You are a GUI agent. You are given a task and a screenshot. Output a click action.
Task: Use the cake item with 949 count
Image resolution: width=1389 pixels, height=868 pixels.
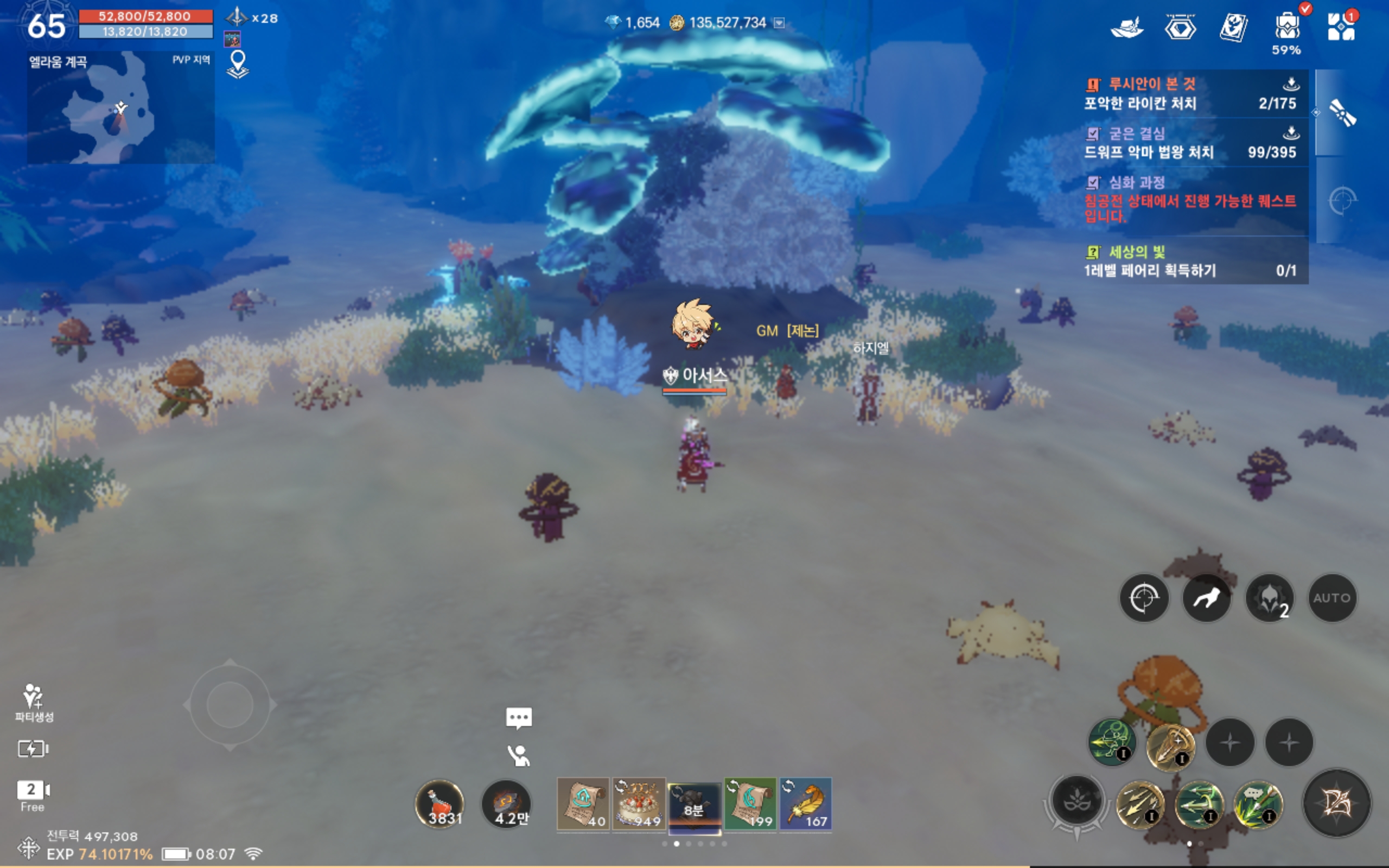[638, 803]
